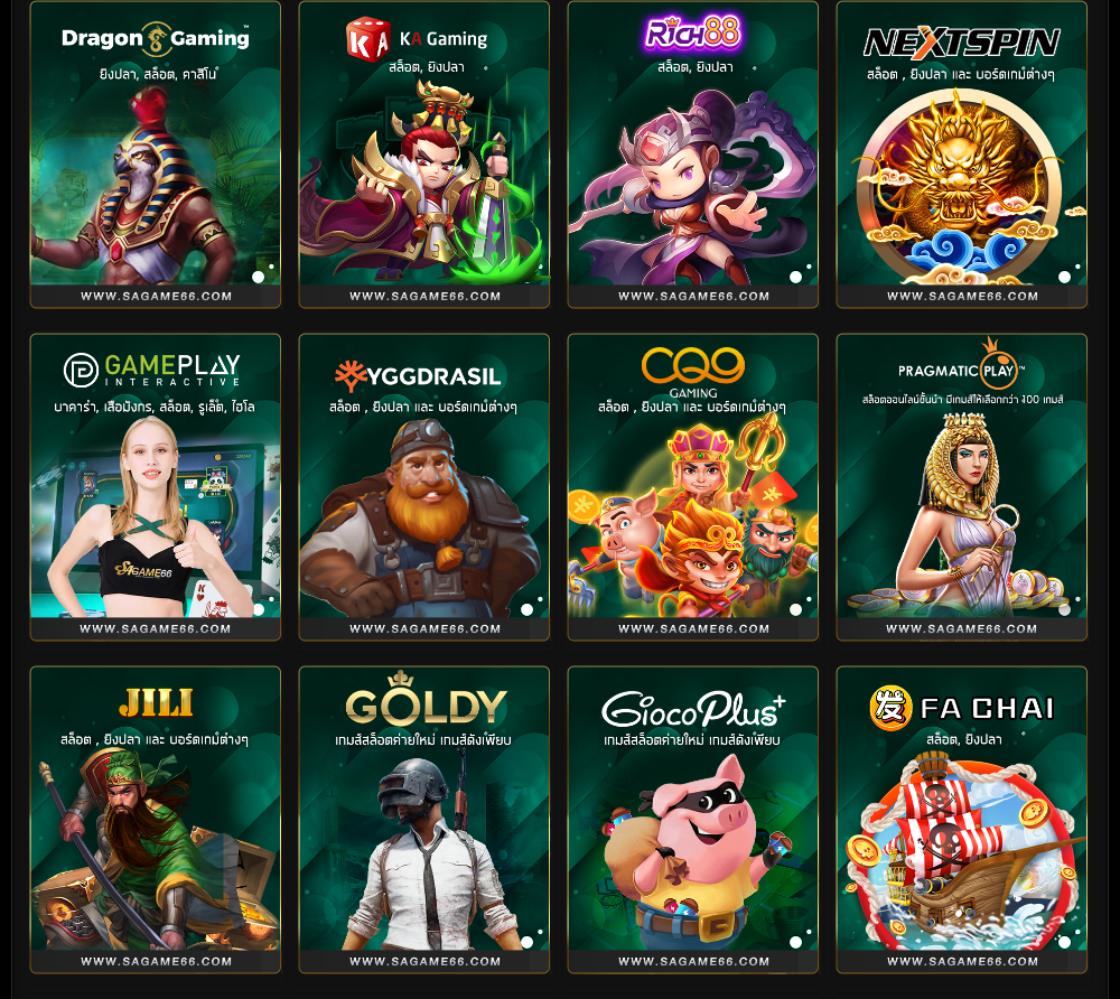This screenshot has width=1120, height=999.
Task: Open the Yggdrasil provider tile
Action: point(424,487)
